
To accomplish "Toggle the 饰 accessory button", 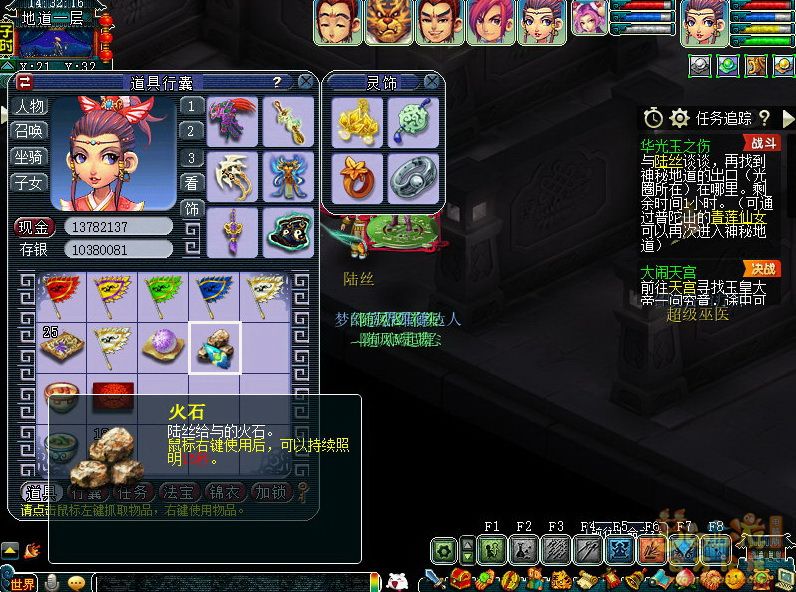I will tap(191, 209).
